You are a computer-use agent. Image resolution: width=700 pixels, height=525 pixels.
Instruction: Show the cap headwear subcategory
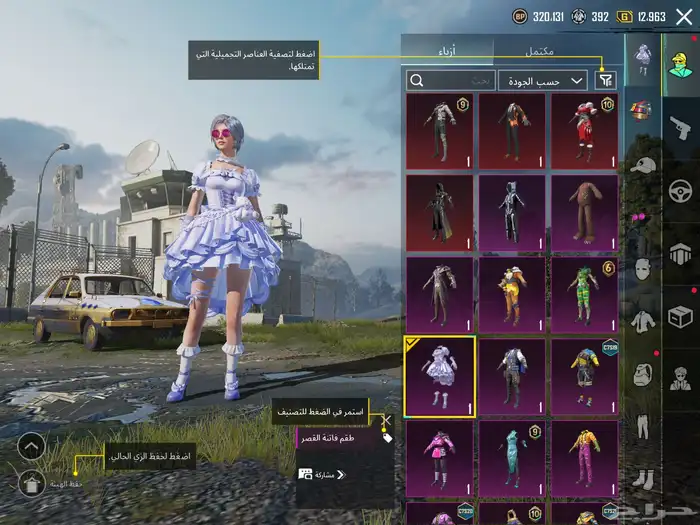click(x=643, y=164)
